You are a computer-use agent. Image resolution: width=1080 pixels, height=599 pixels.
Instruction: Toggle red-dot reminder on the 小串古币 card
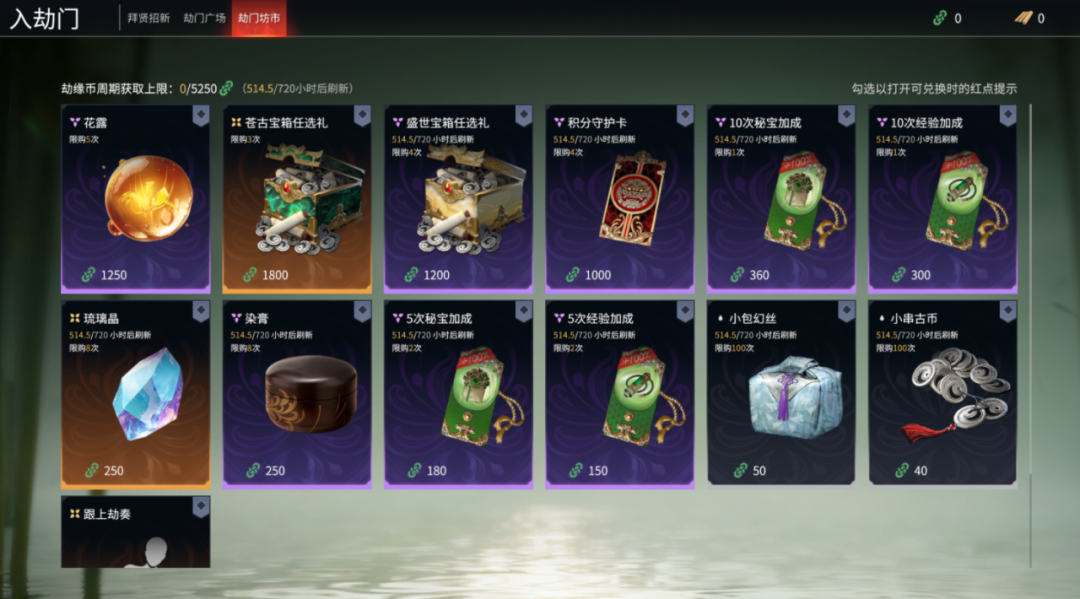(1008, 311)
